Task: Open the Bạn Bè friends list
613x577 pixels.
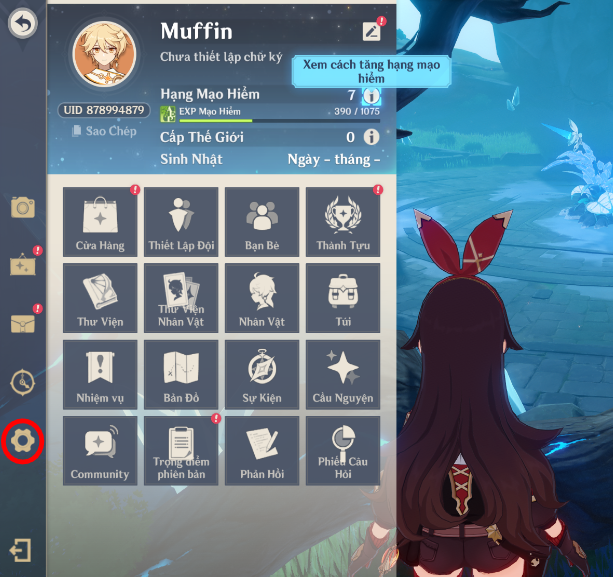Action: coord(262,221)
